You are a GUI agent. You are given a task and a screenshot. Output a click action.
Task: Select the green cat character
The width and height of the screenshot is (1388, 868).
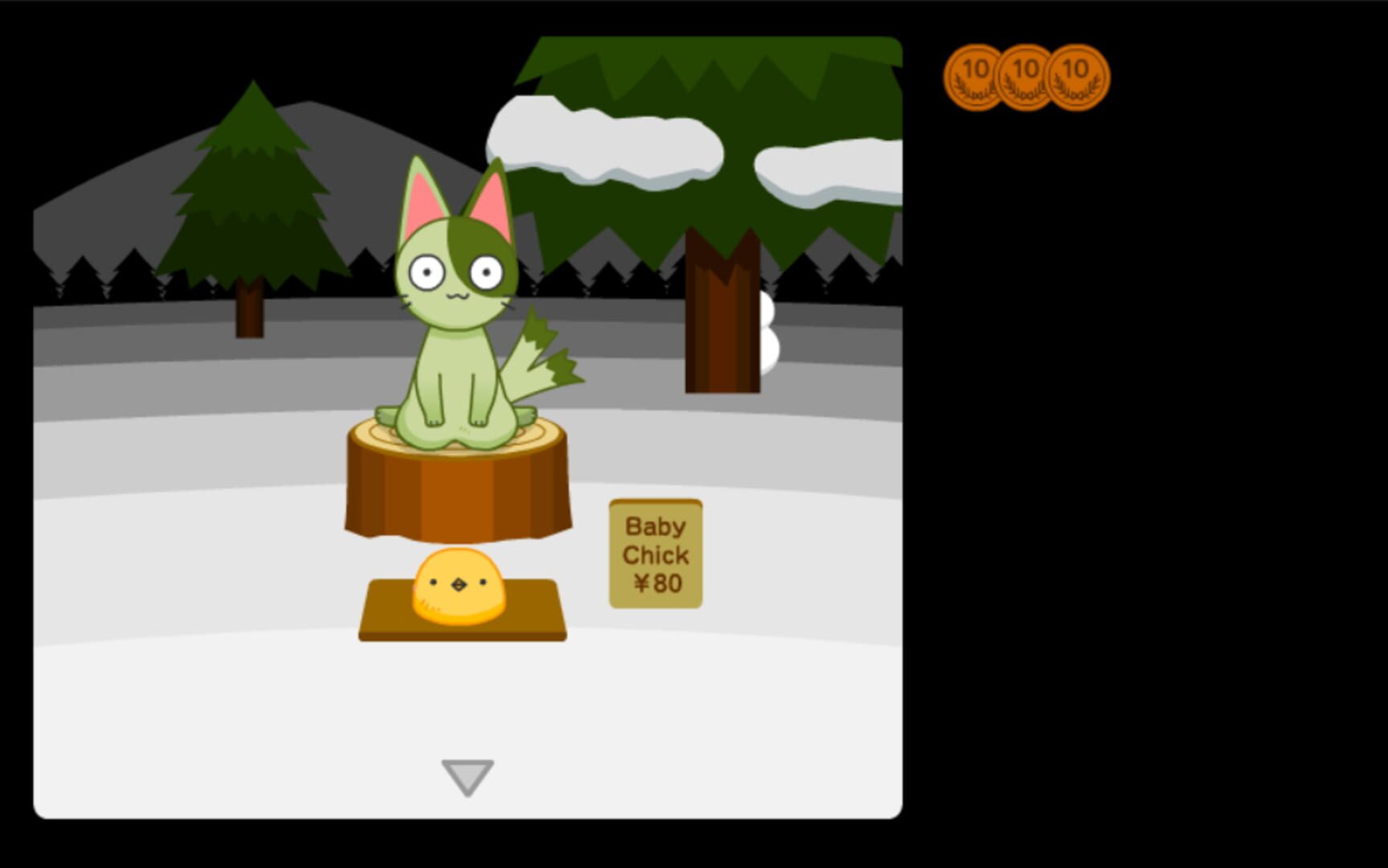457,321
